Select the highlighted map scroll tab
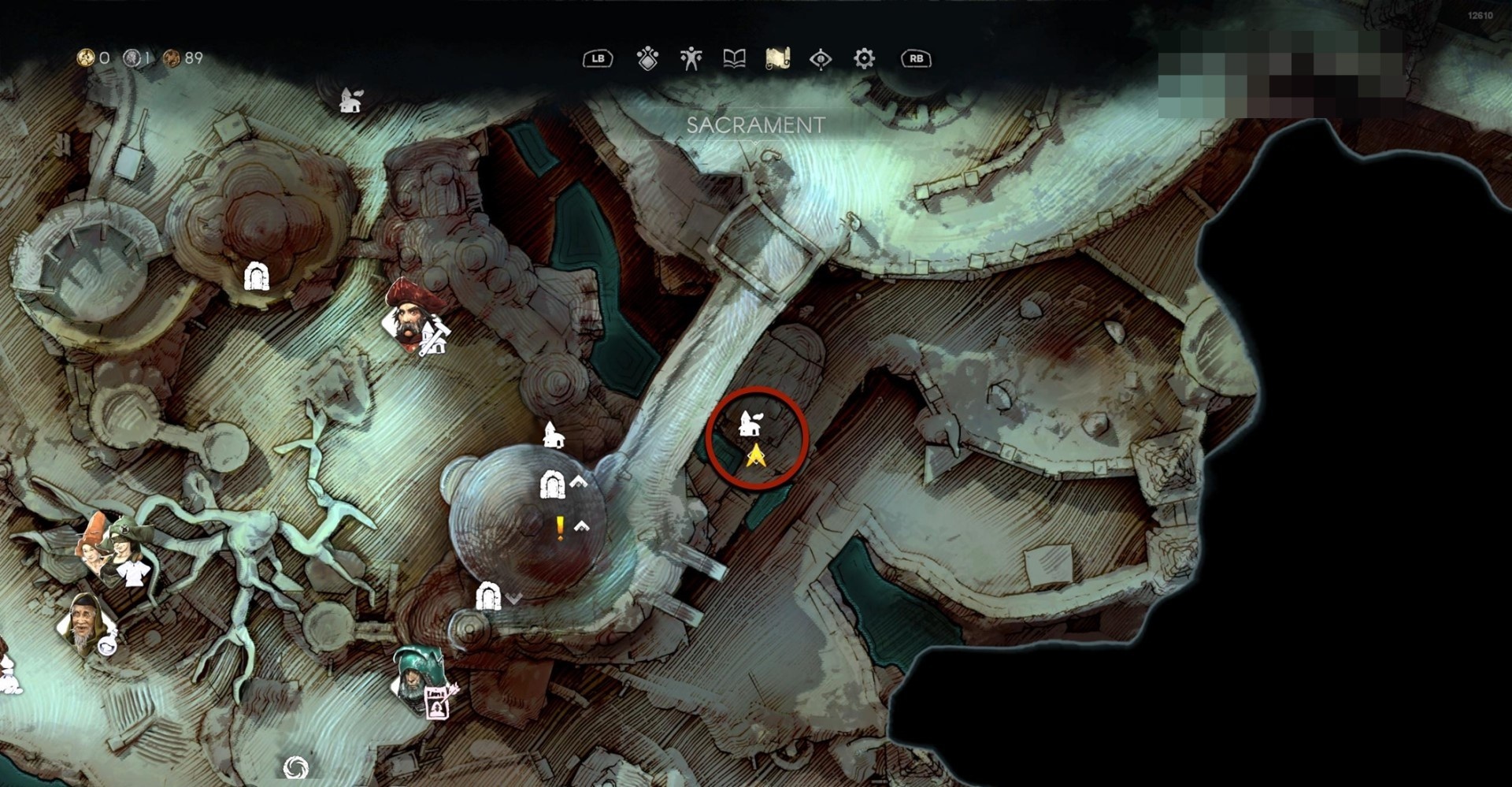The image size is (1512, 787). click(x=777, y=59)
